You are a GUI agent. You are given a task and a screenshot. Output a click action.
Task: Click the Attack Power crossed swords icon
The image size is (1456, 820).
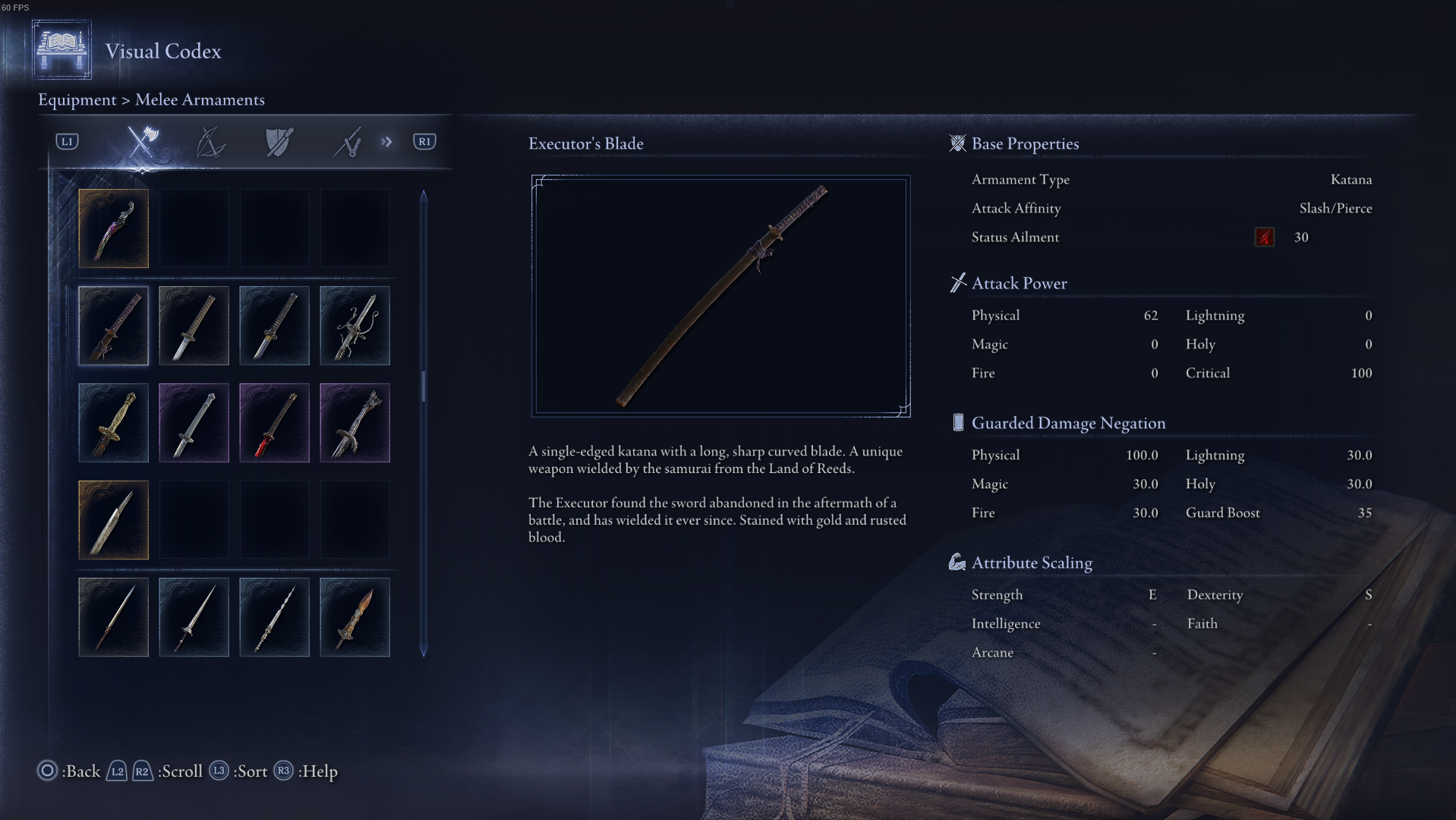point(957,282)
